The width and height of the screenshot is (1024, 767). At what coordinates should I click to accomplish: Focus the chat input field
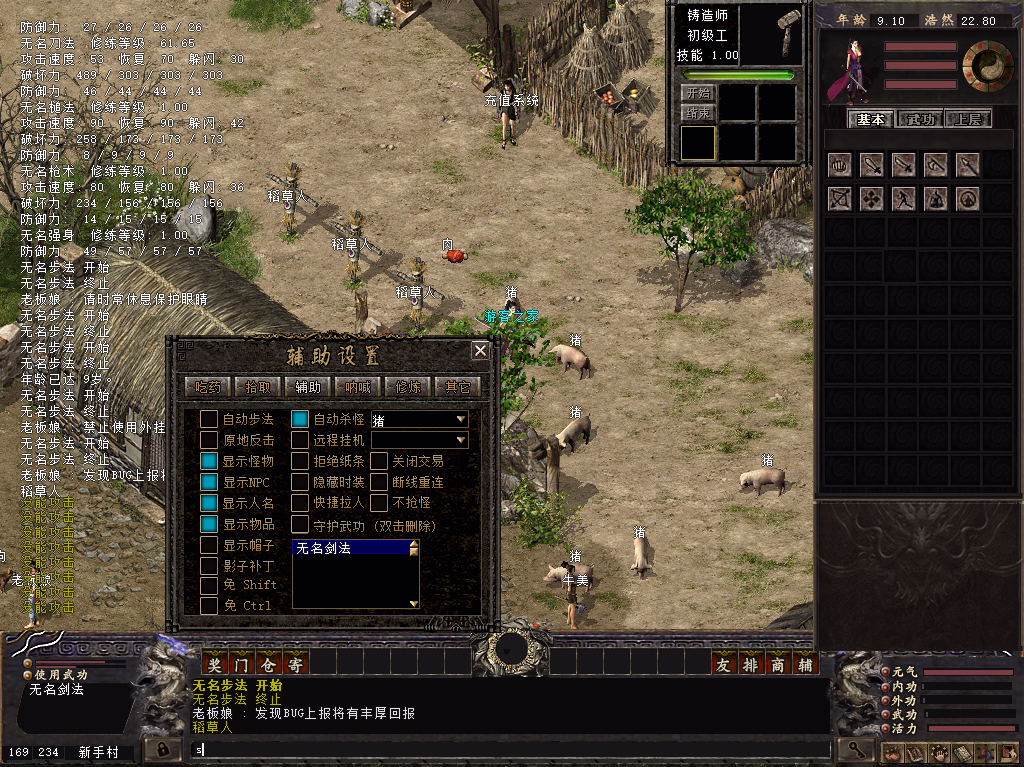pyautogui.click(x=510, y=748)
